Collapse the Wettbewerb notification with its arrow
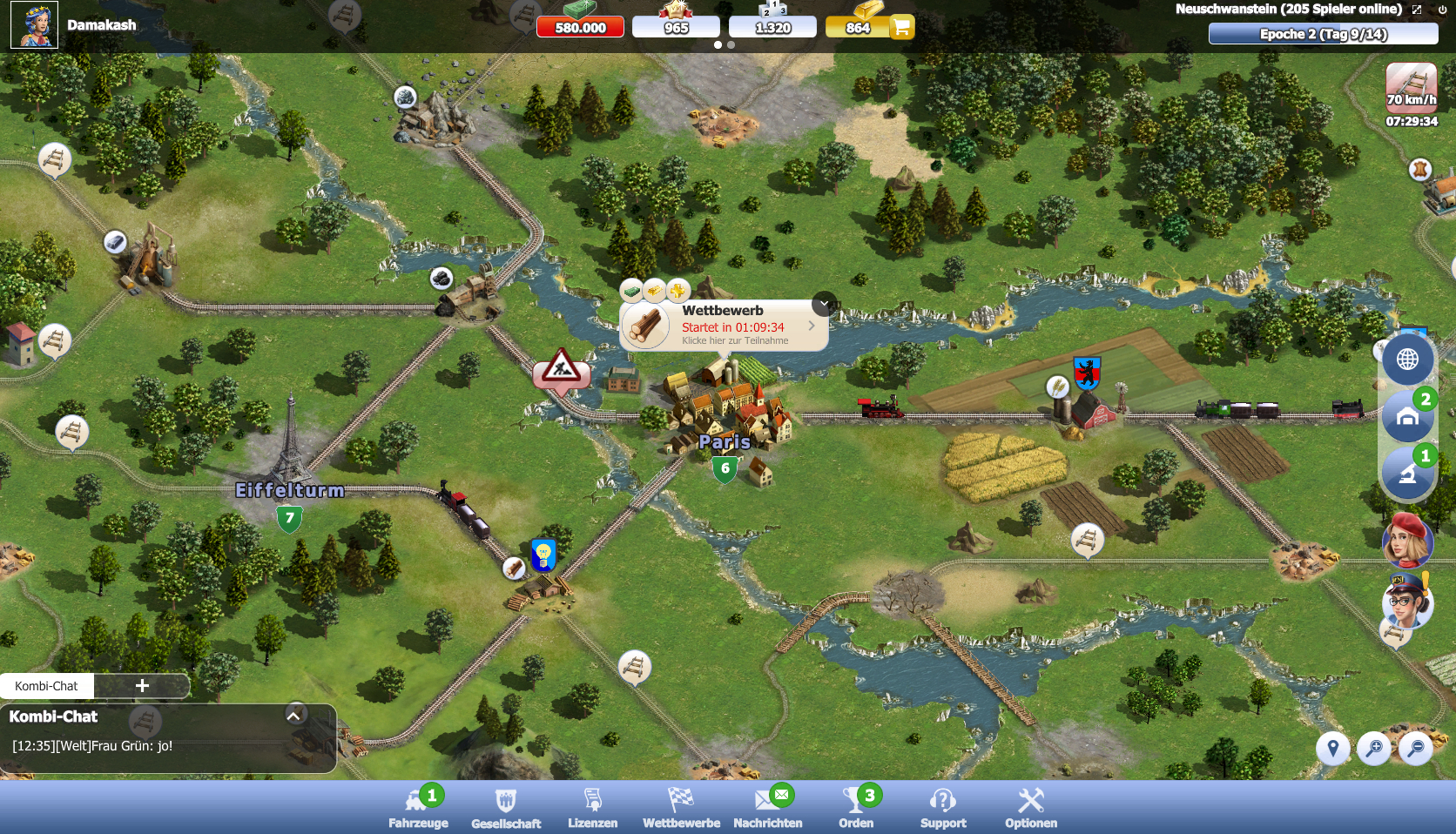Image resolution: width=1456 pixels, height=834 pixels. pos(825,304)
